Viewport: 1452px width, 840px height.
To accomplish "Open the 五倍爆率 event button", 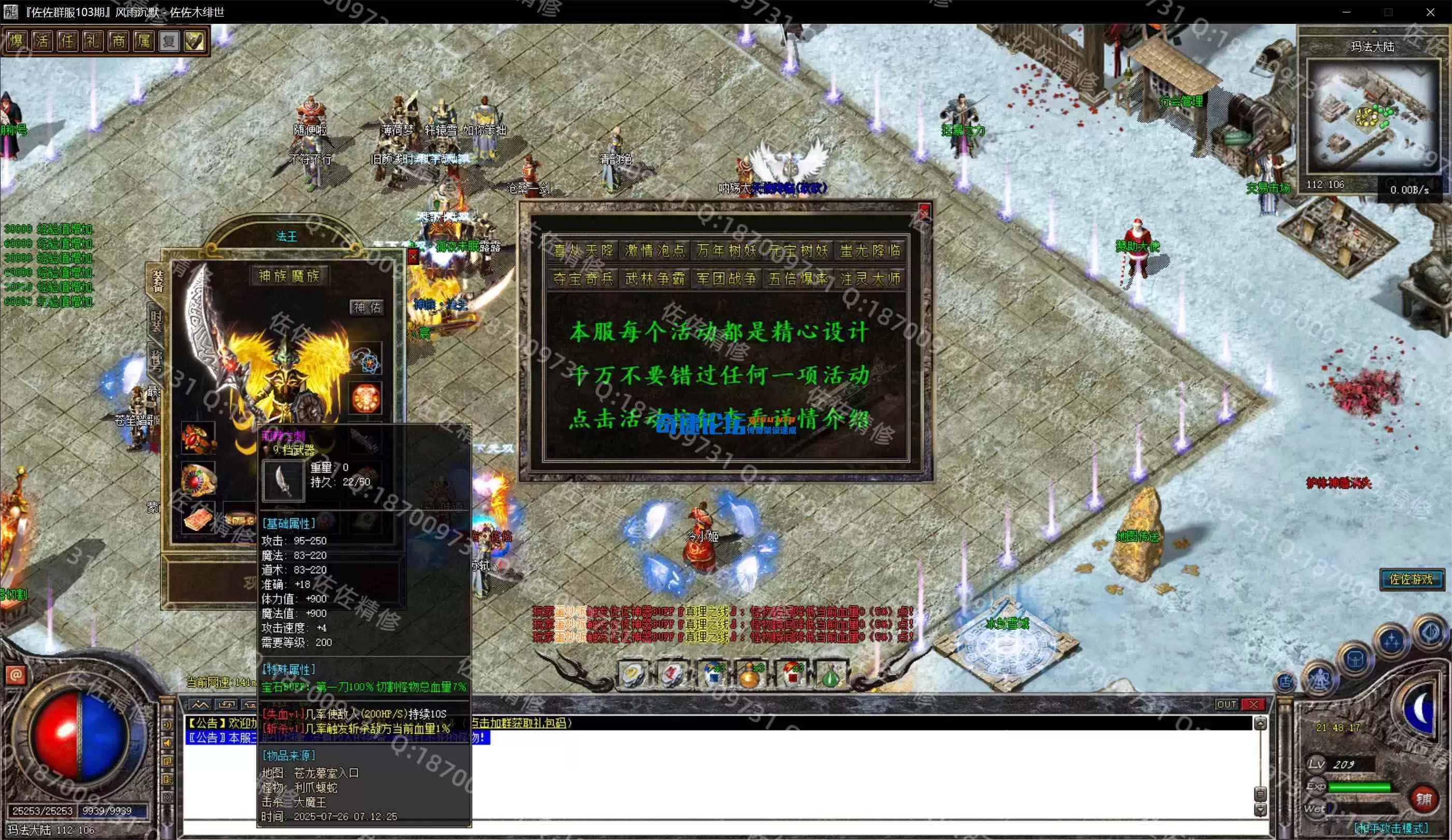I will (x=798, y=279).
